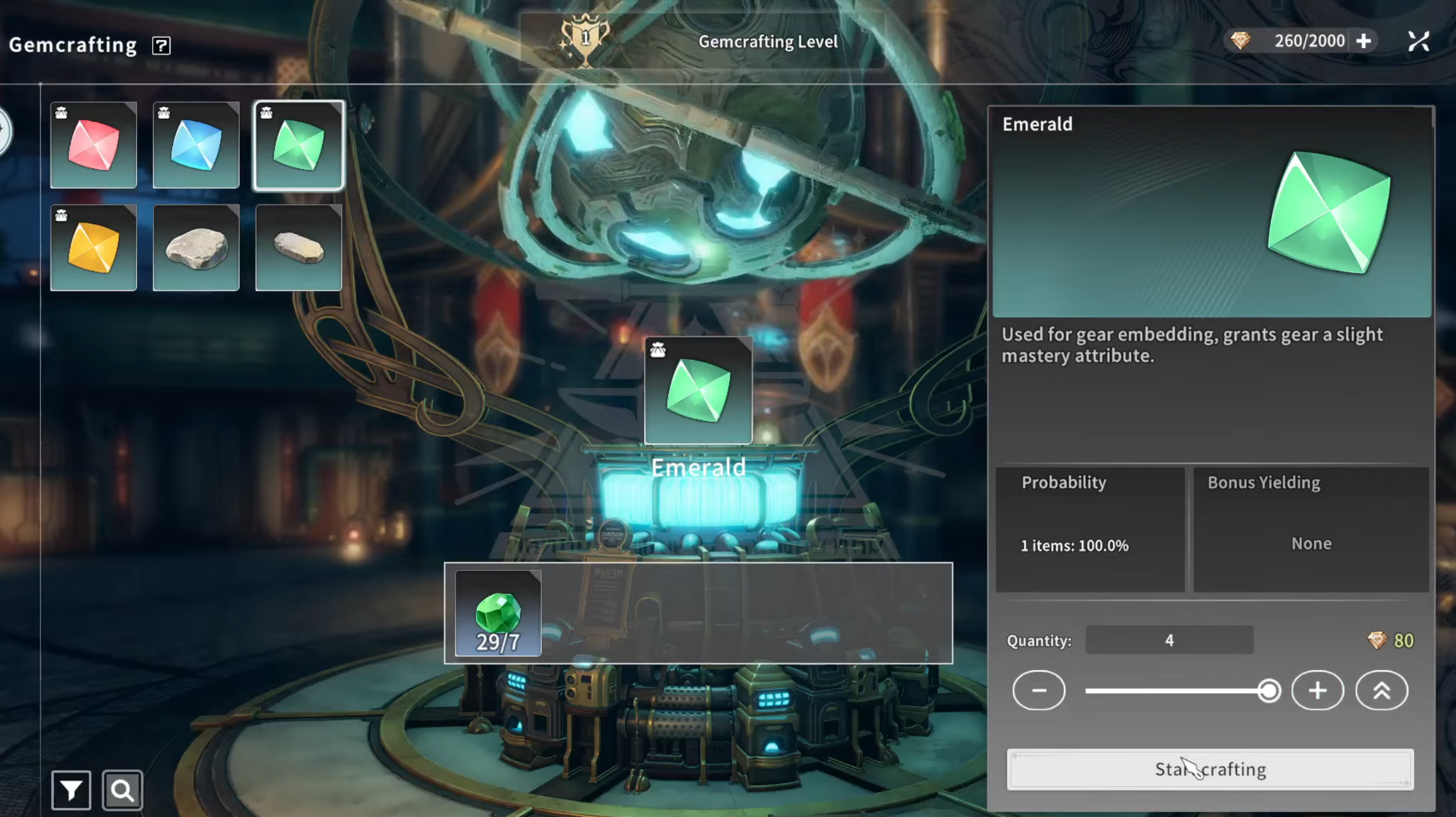1456x817 pixels.
Task: Decrease crafting quantity with minus button
Action: coord(1038,690)
